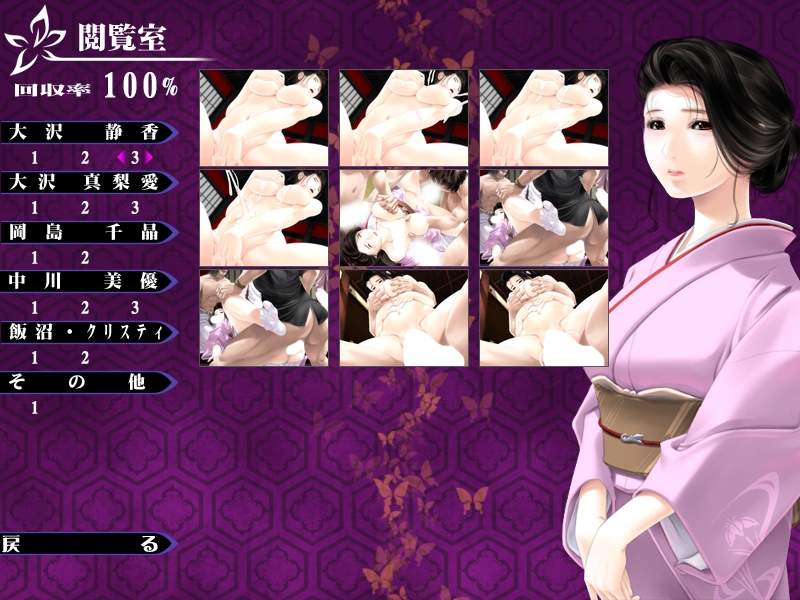The image size is (800, 600).
Task: Open page 2 under 岡島 千晶
Action: pyautogui.click(x=85, y=258)
